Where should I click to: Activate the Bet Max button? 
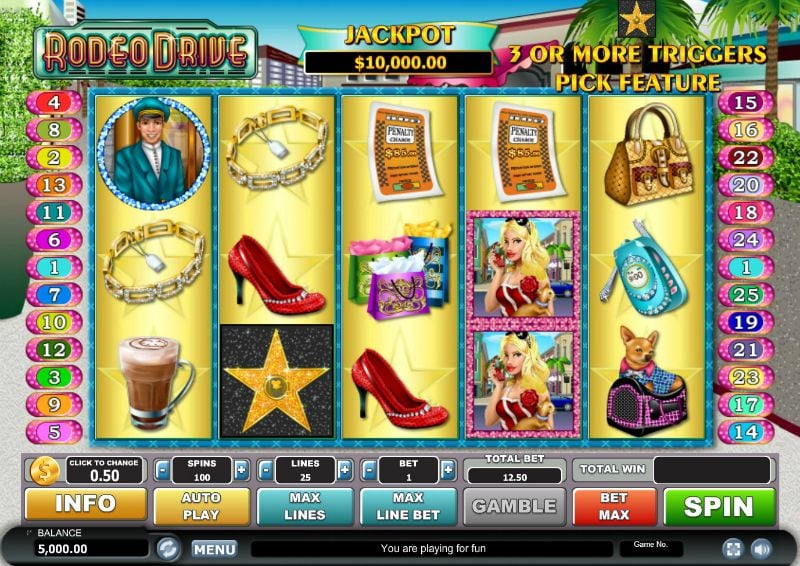[x=614, y=506]
